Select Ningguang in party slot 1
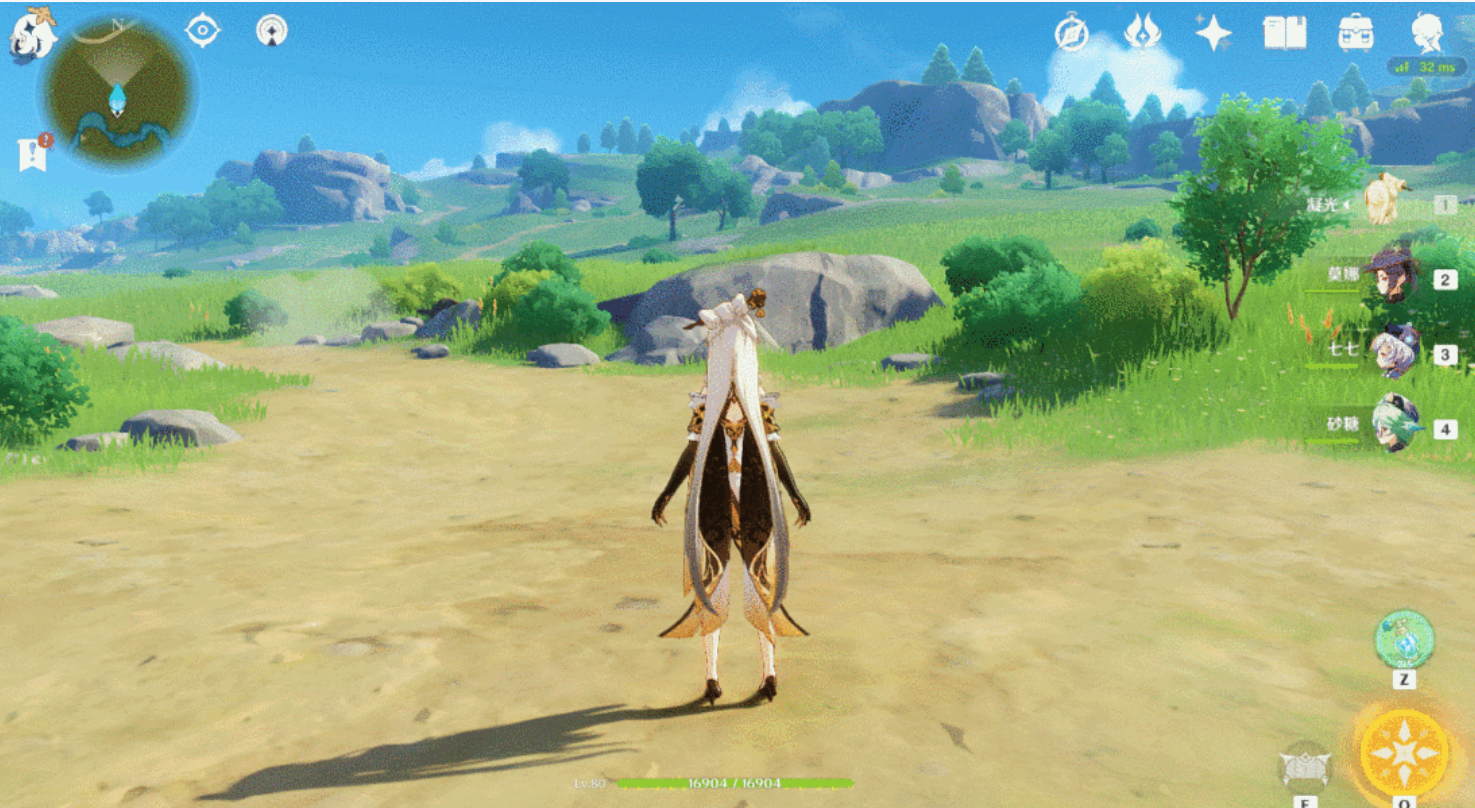 tap(1383, 201)
